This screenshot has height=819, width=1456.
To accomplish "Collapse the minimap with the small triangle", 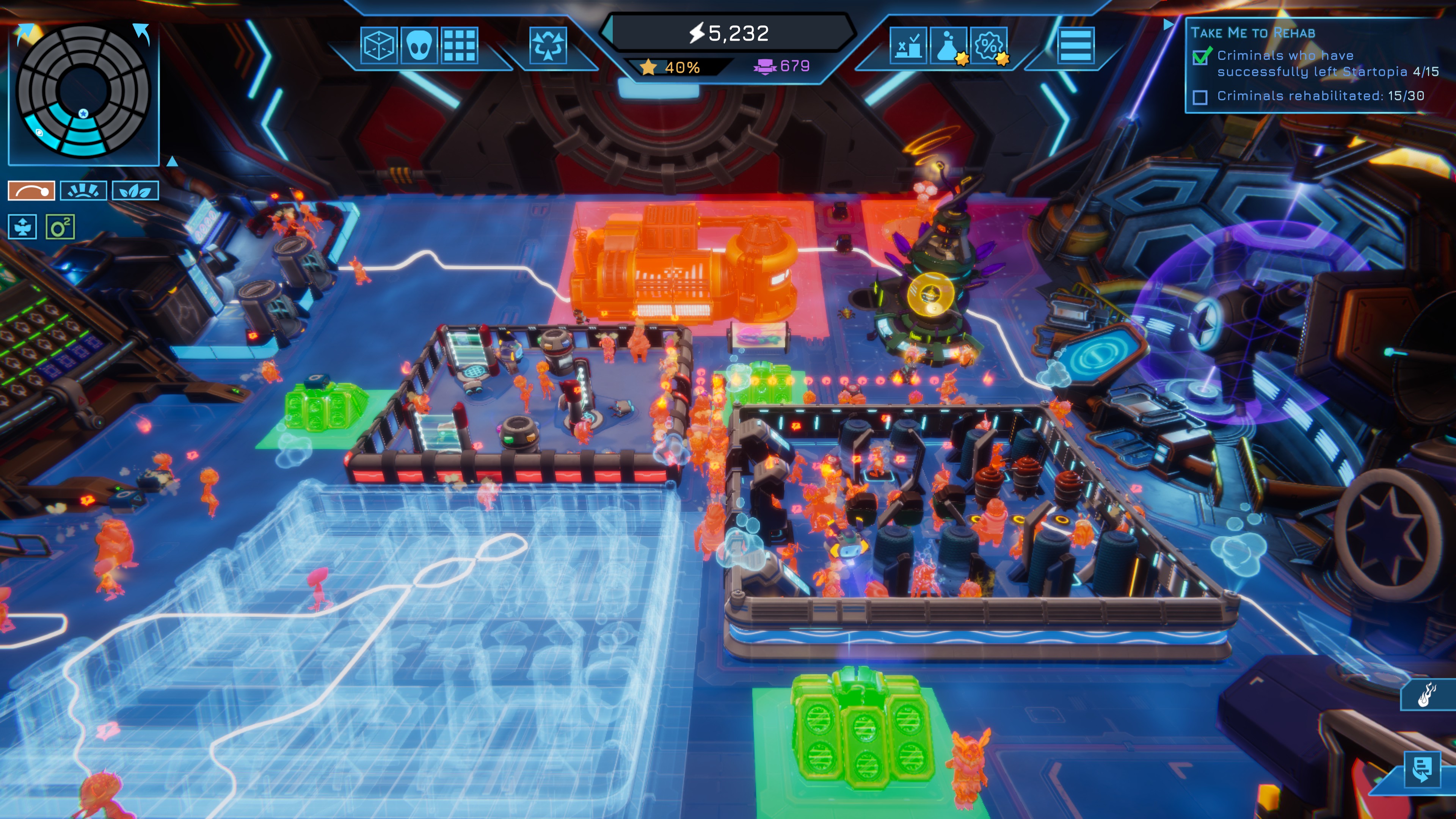I will [x=173, y=162].
